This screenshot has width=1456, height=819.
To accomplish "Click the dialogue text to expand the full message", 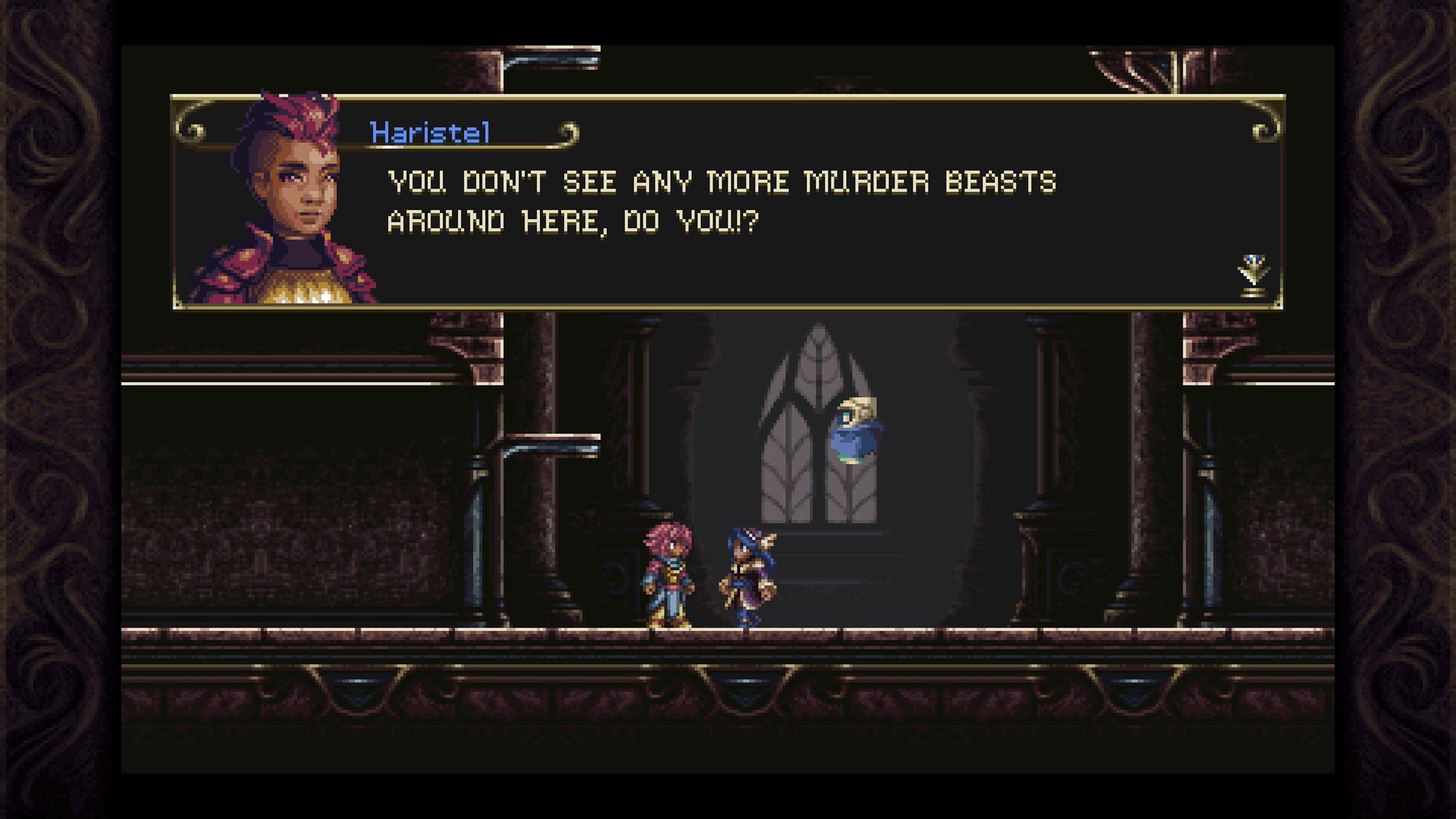I will (x=720, y=201).
